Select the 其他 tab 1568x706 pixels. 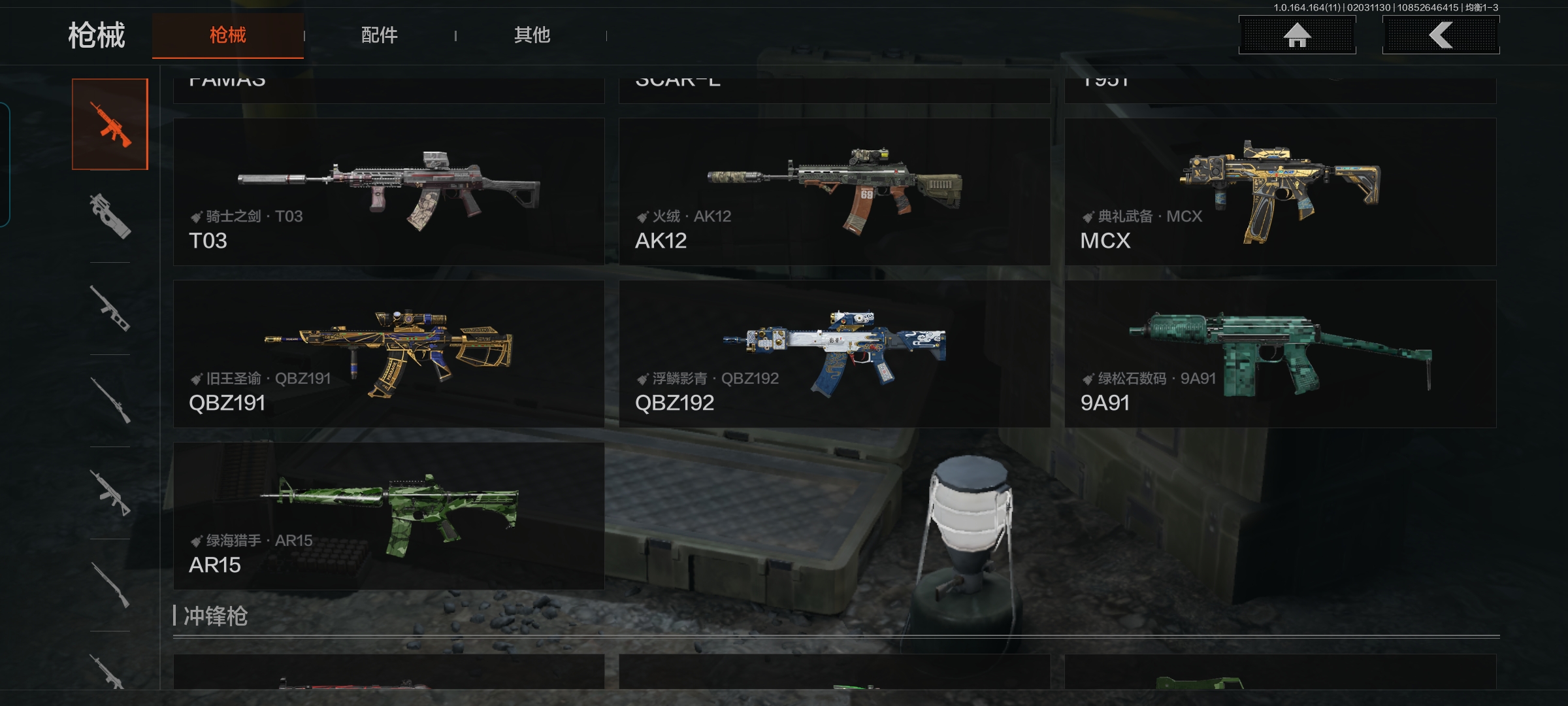[532, 35]
